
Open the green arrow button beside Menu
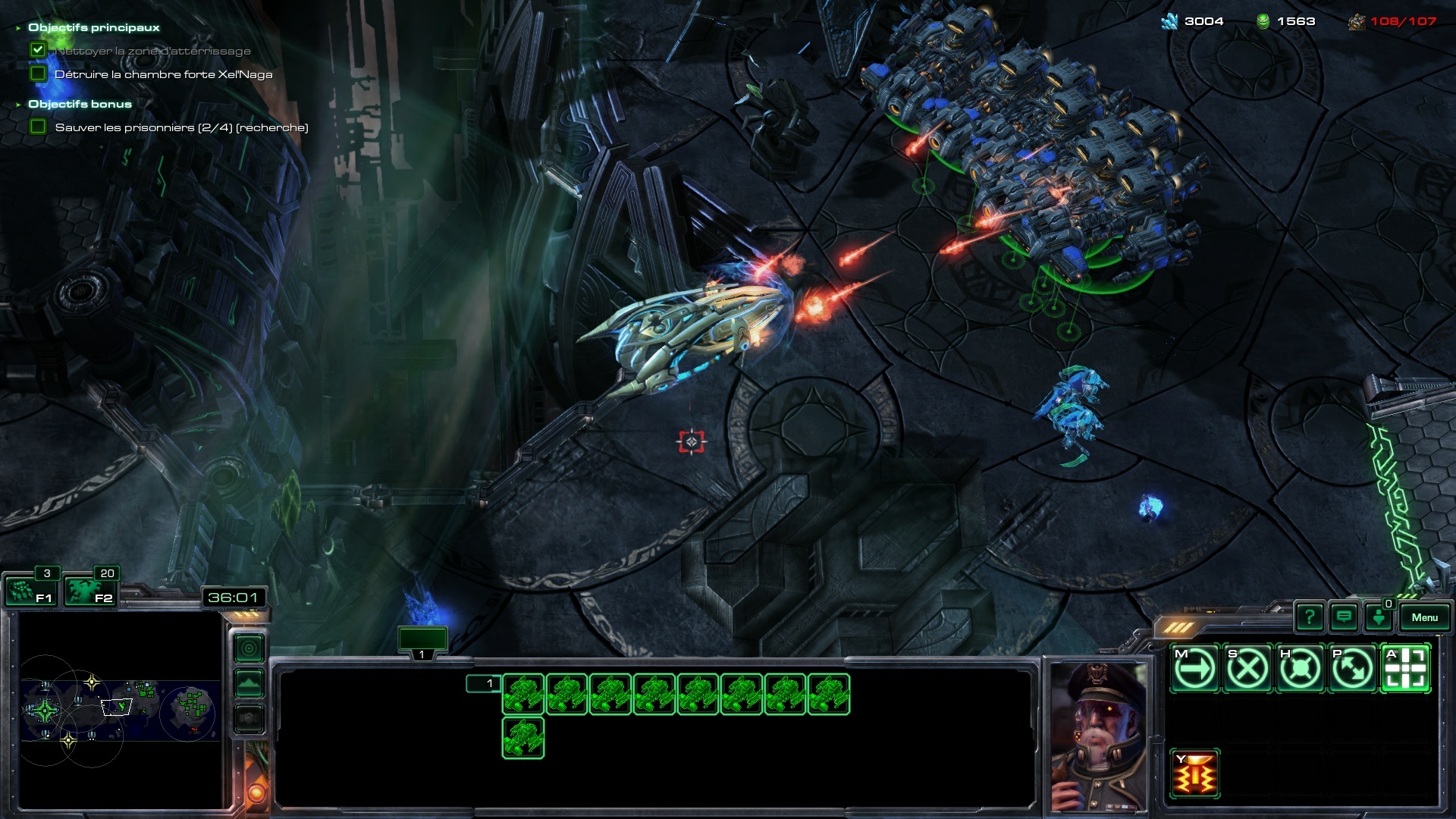[x=1379, y=617]
